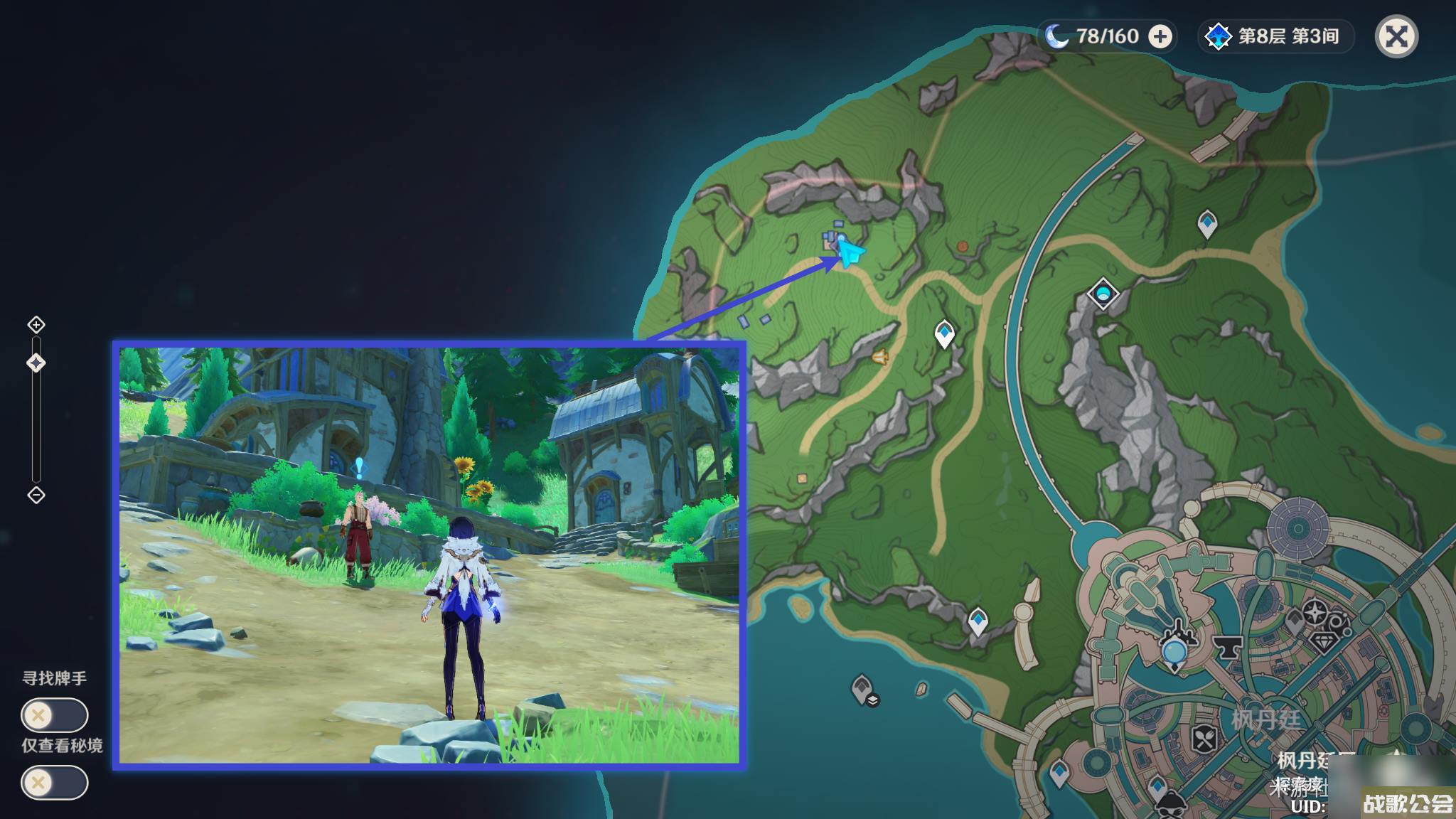Zoom out the map with minus diamond

pyautogui.click(x=36, y=495)
